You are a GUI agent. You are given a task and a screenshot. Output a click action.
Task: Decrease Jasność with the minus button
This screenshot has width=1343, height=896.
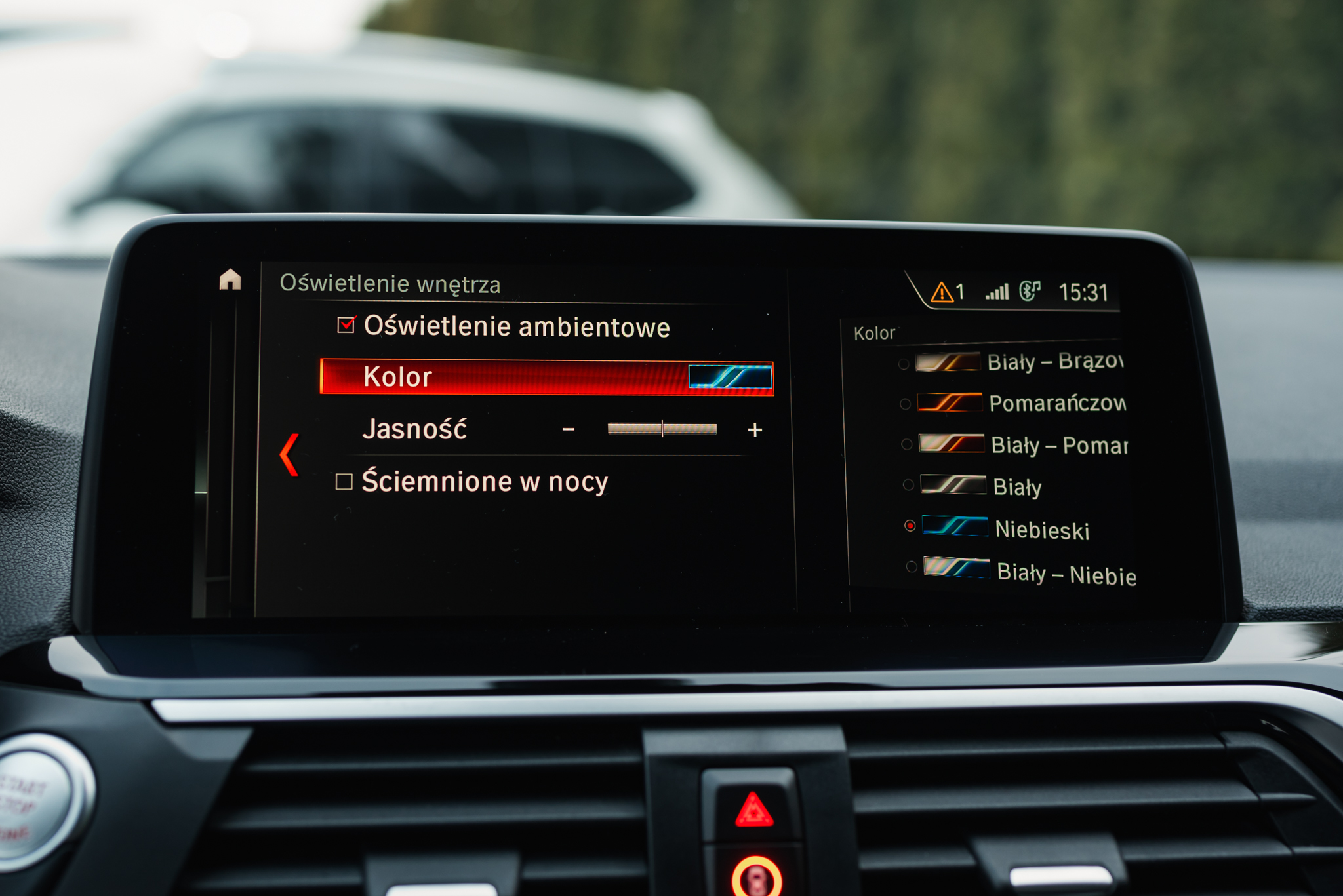569,429
